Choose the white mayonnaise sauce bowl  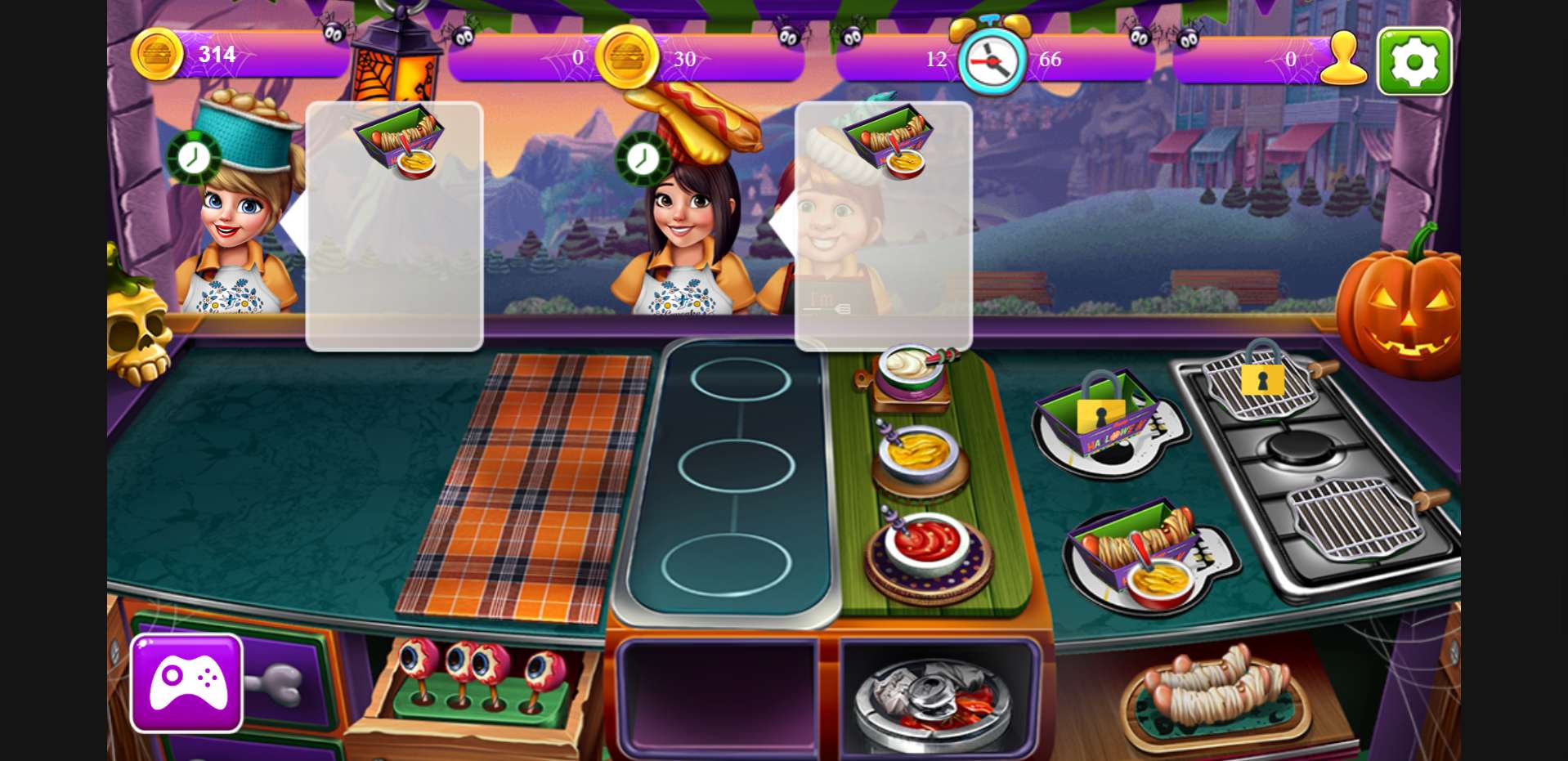910,369
